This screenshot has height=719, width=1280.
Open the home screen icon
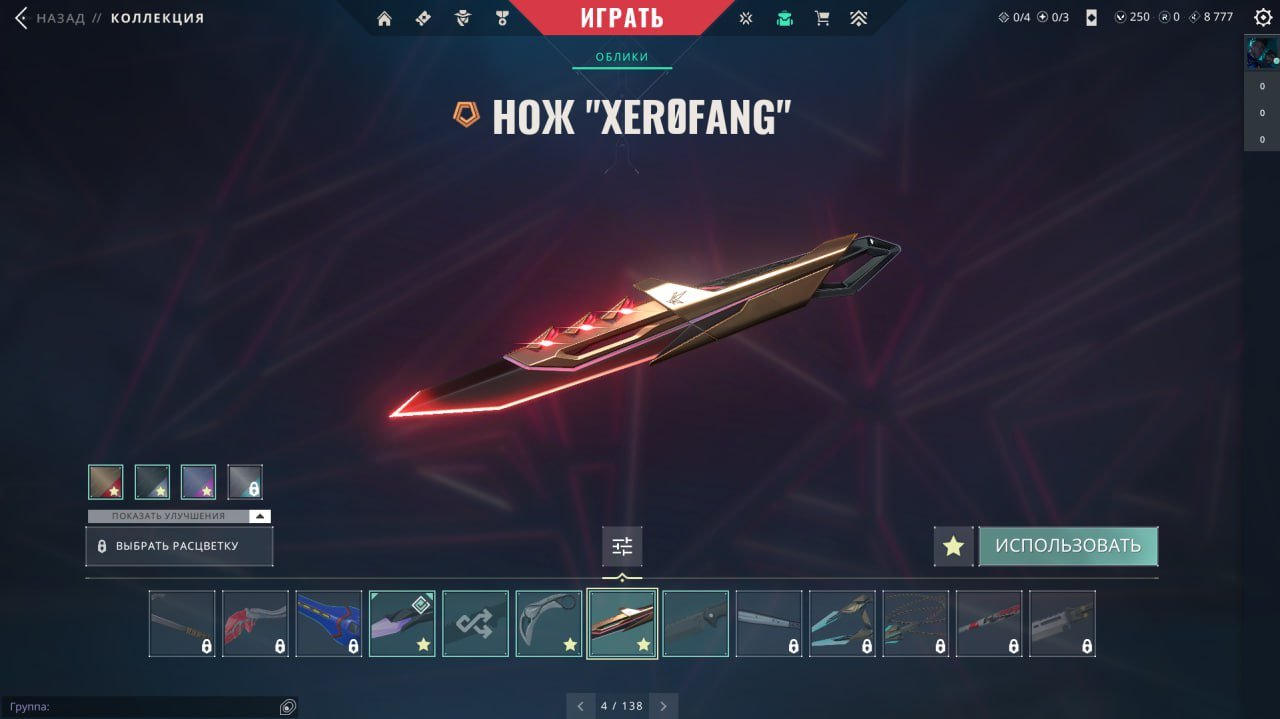point(384,18)
